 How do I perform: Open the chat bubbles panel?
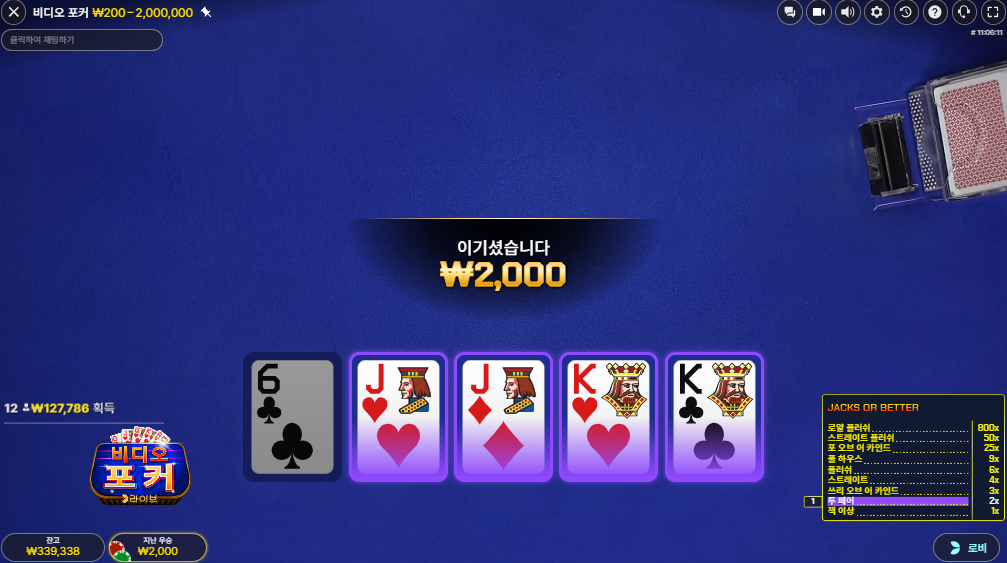click(x=790, y=13)
